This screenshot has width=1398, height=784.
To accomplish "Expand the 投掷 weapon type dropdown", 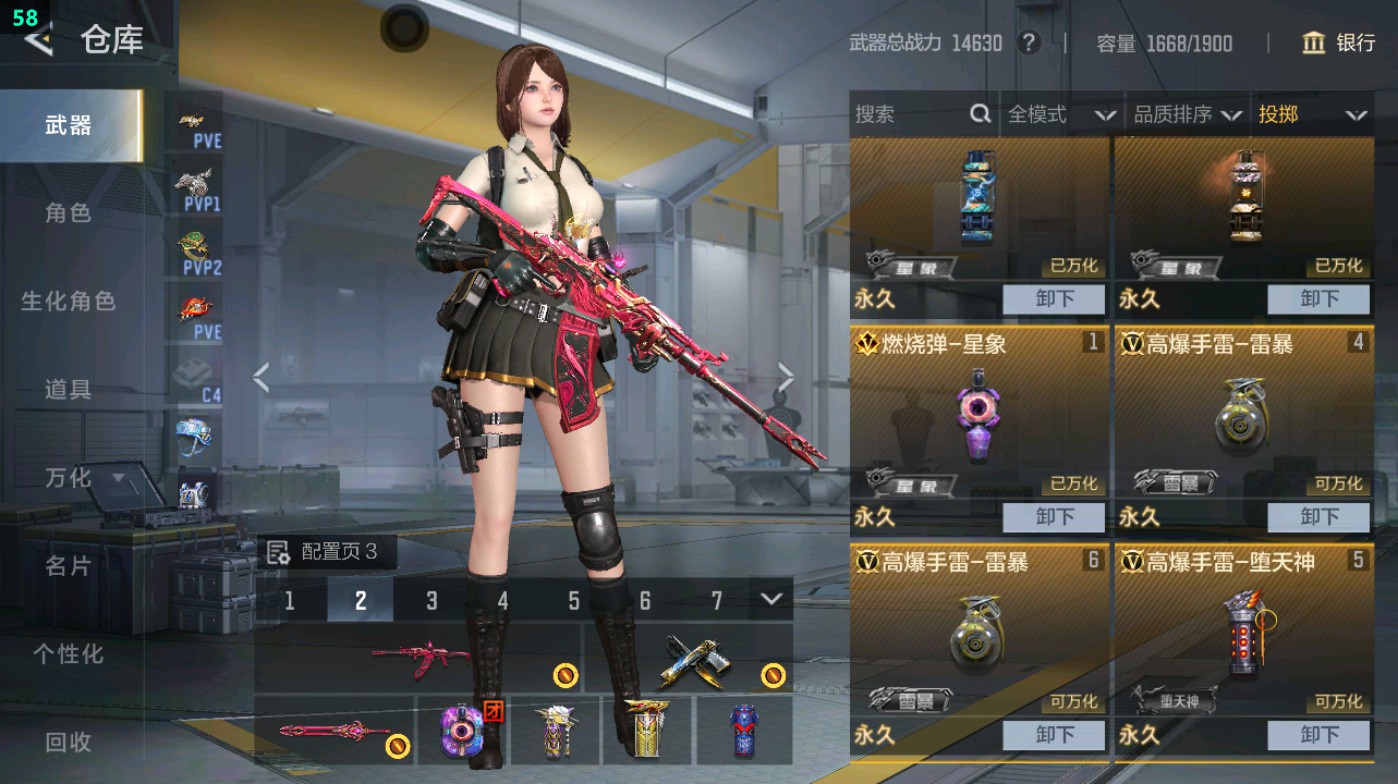I will (1312, 115).
